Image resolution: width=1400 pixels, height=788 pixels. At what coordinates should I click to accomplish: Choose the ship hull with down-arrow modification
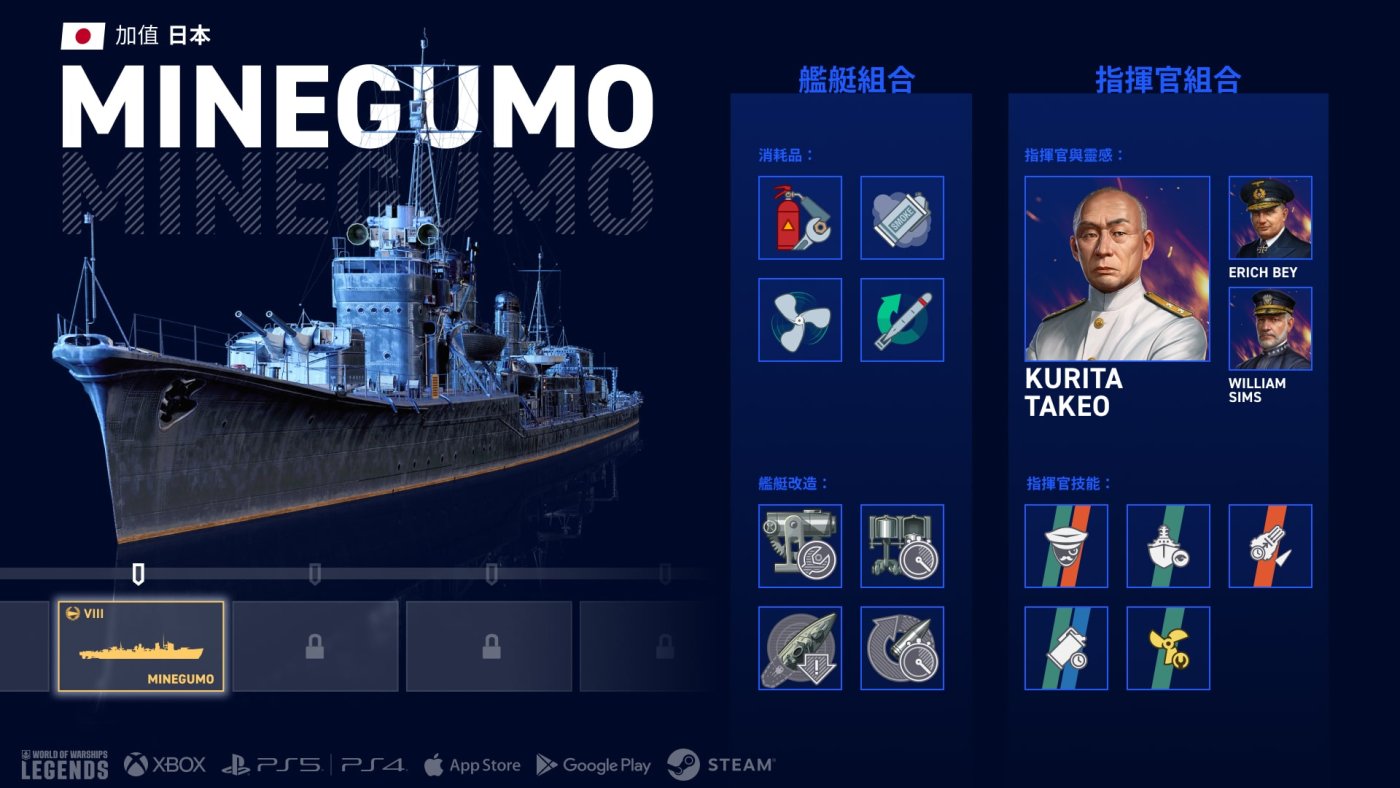click(x=800, y=648)
